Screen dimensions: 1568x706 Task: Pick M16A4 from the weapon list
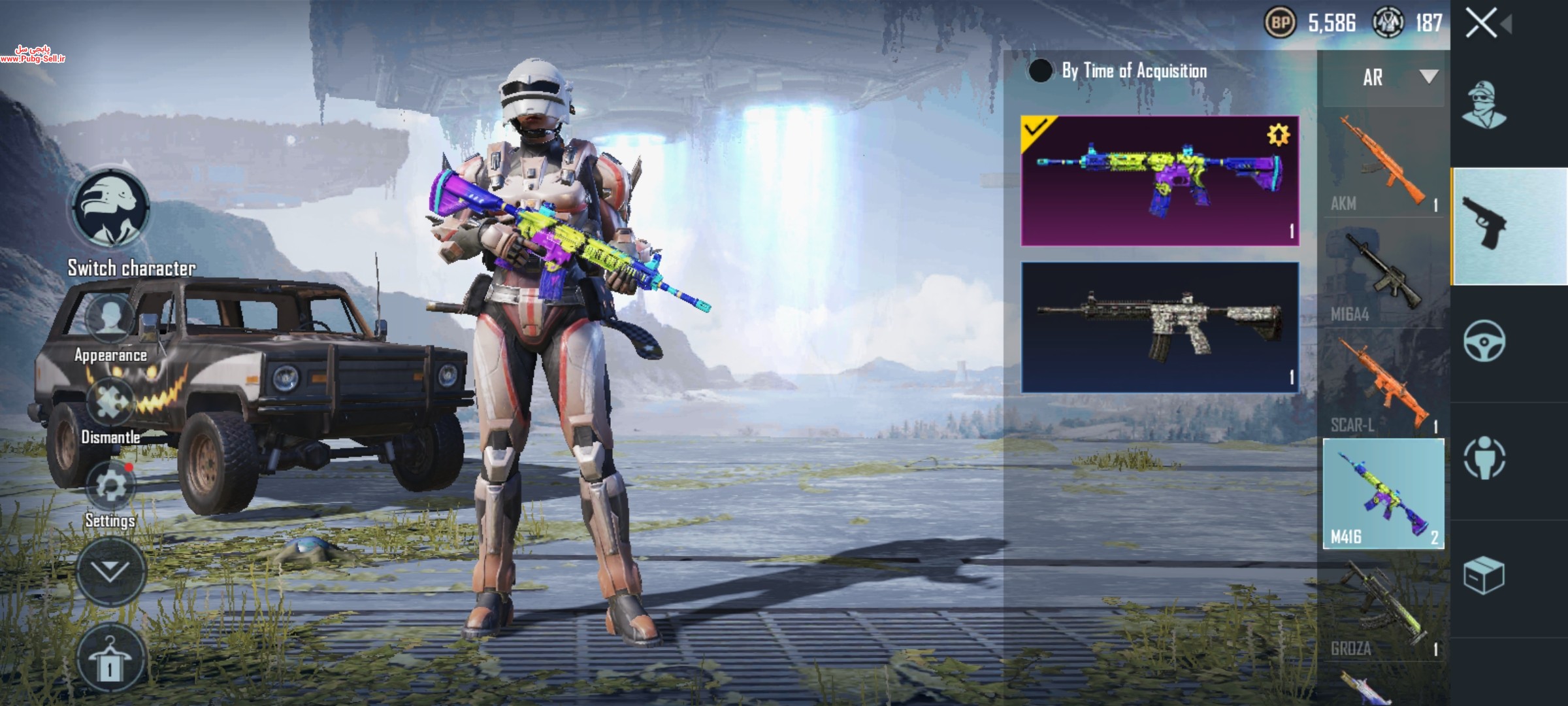1383,276
